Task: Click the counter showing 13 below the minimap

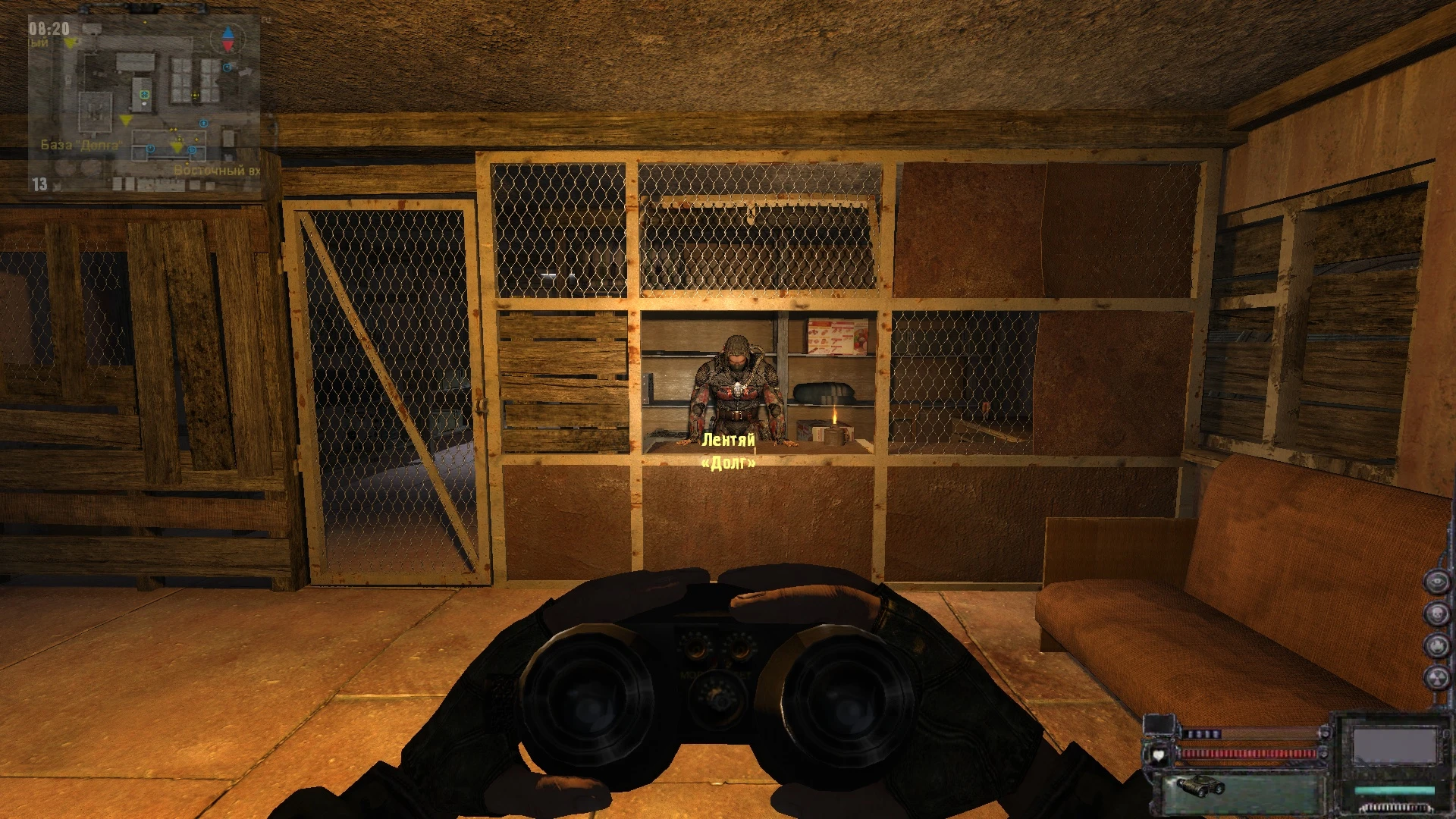Action: [39, 183]
